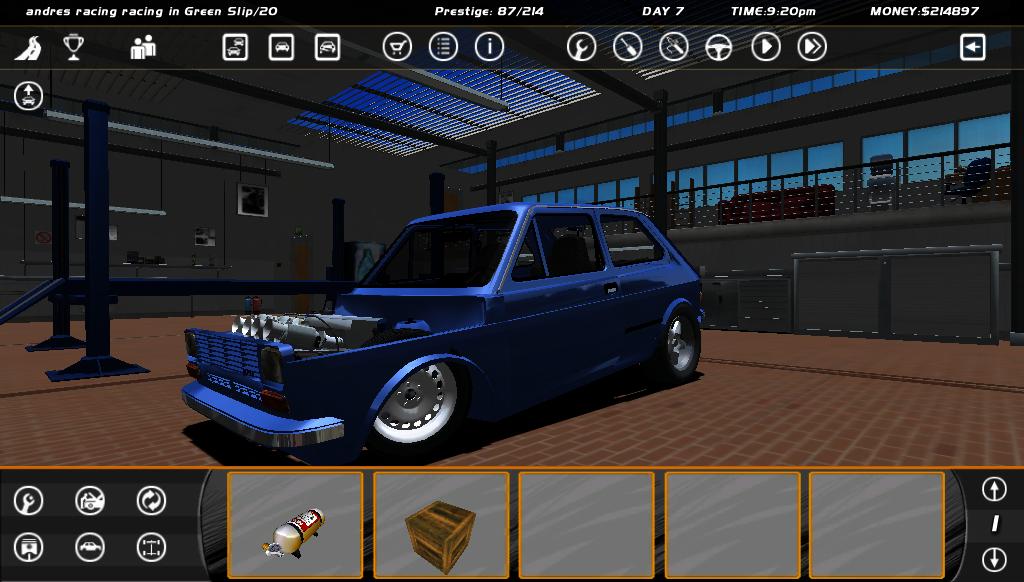Click the single play arrow button
The image size is (1024, 582).
766,47
